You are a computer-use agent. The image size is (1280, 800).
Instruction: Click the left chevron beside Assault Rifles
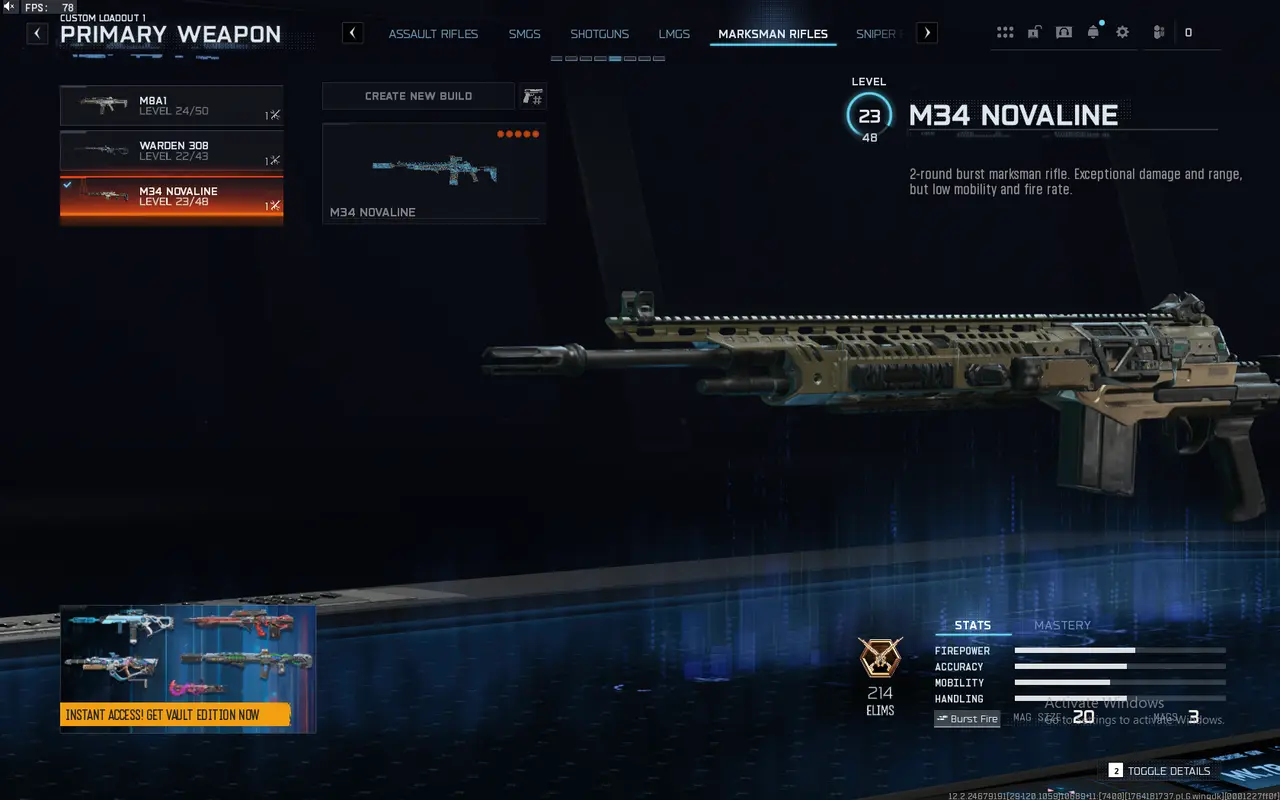tap(352, 32)
